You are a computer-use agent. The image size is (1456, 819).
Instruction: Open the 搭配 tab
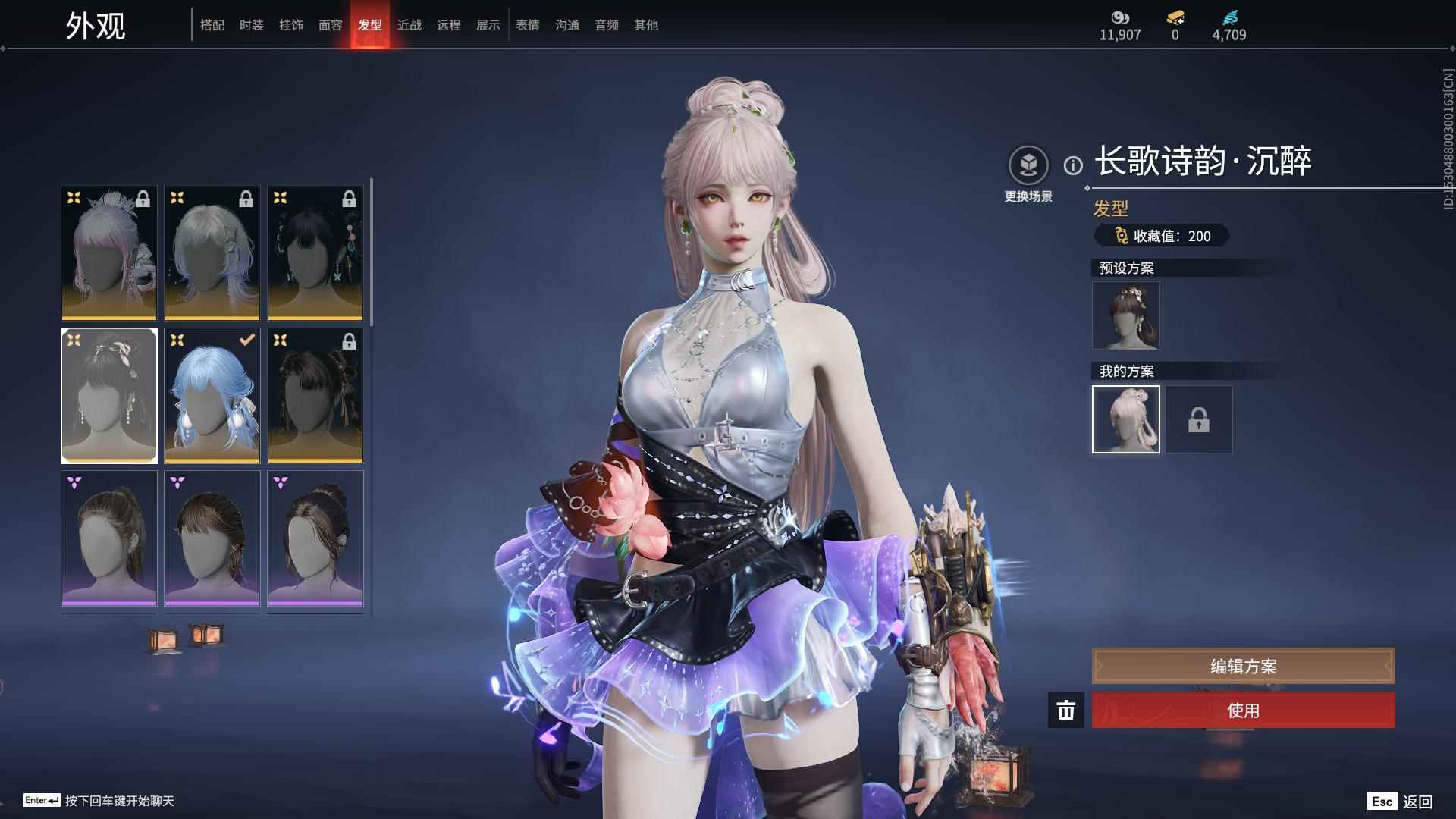(212, 25)
